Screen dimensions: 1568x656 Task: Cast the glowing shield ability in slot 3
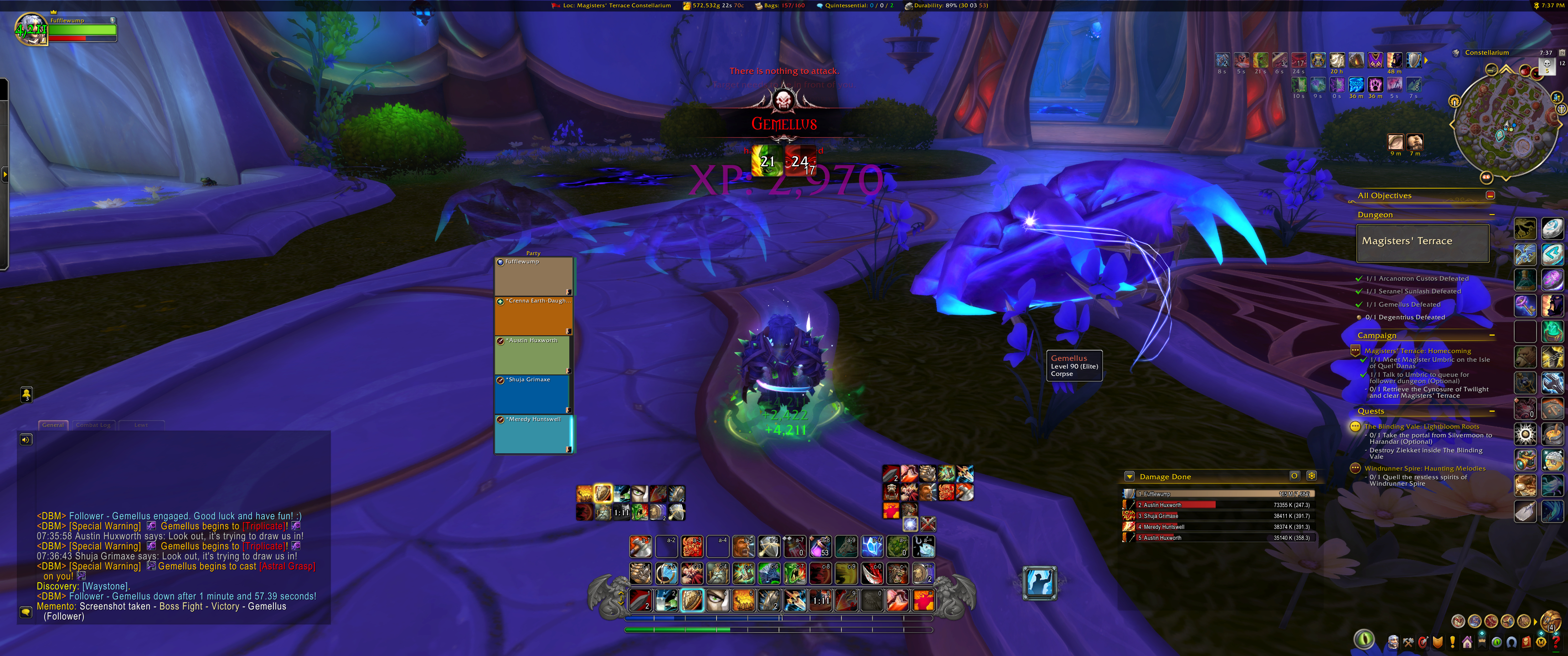[692, 600]
